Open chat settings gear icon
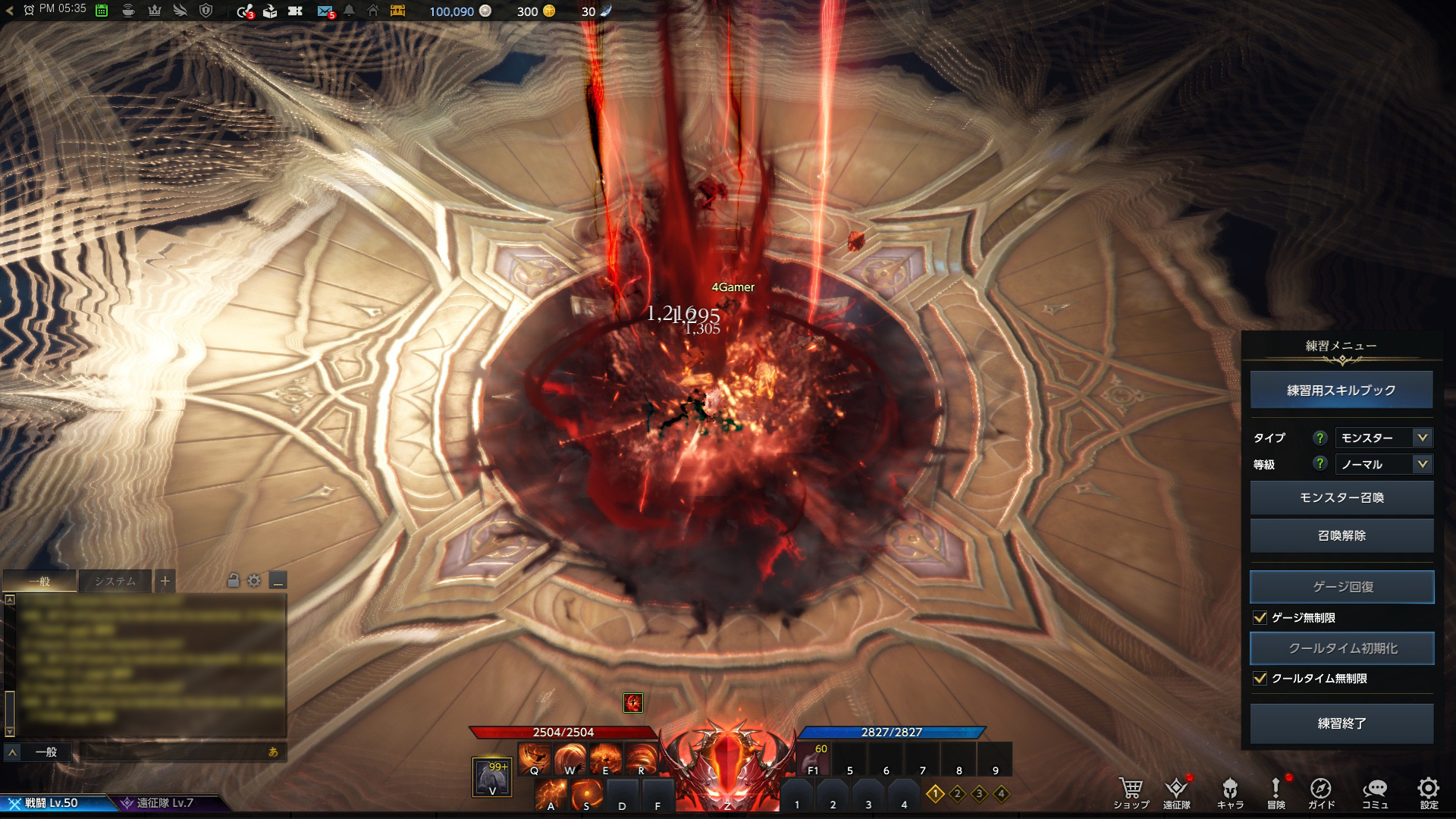Viewport: 1456px width, 819px height. click(254, 581)
